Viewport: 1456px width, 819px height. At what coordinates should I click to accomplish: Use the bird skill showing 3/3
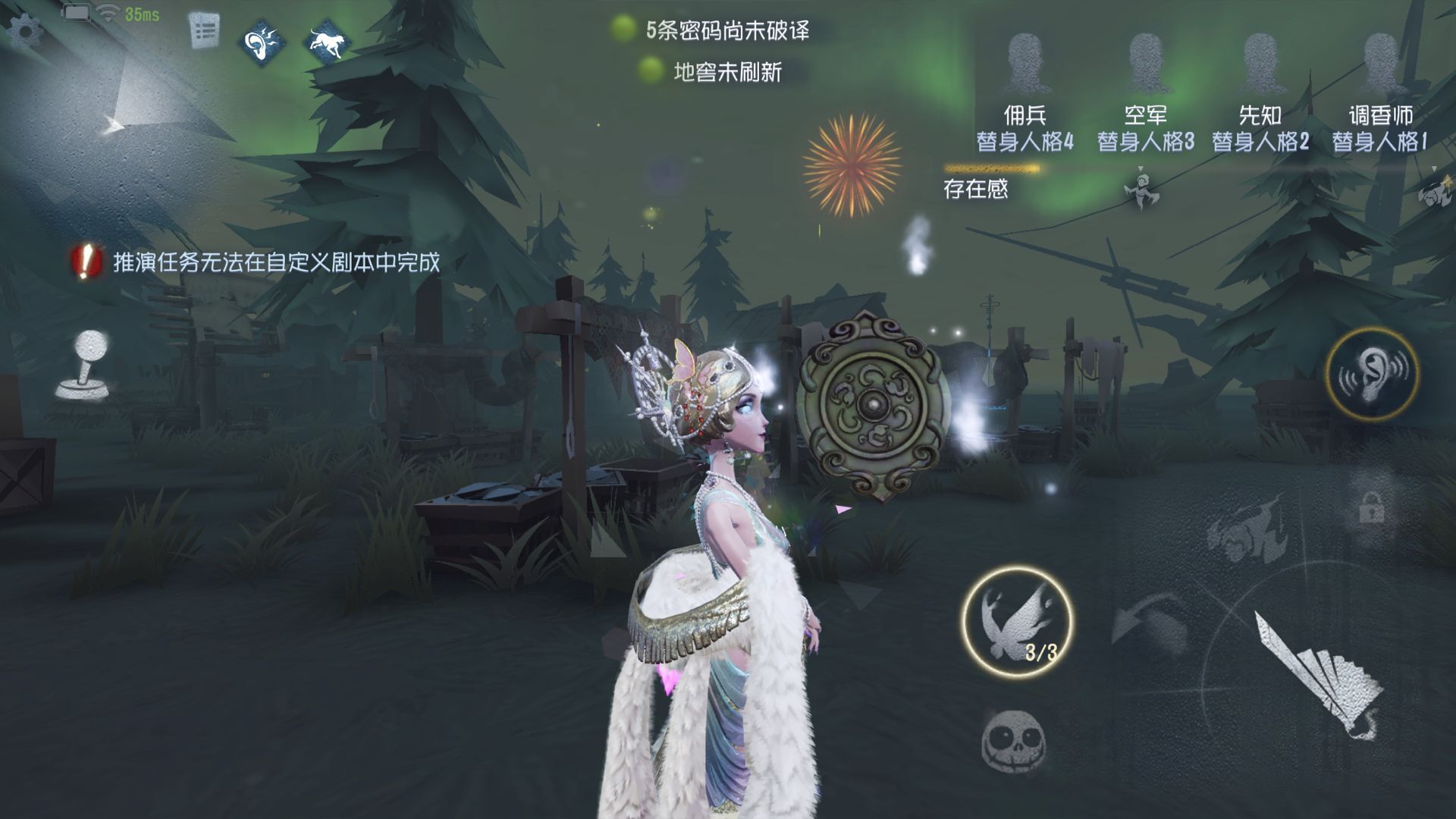coord(1016,622)
